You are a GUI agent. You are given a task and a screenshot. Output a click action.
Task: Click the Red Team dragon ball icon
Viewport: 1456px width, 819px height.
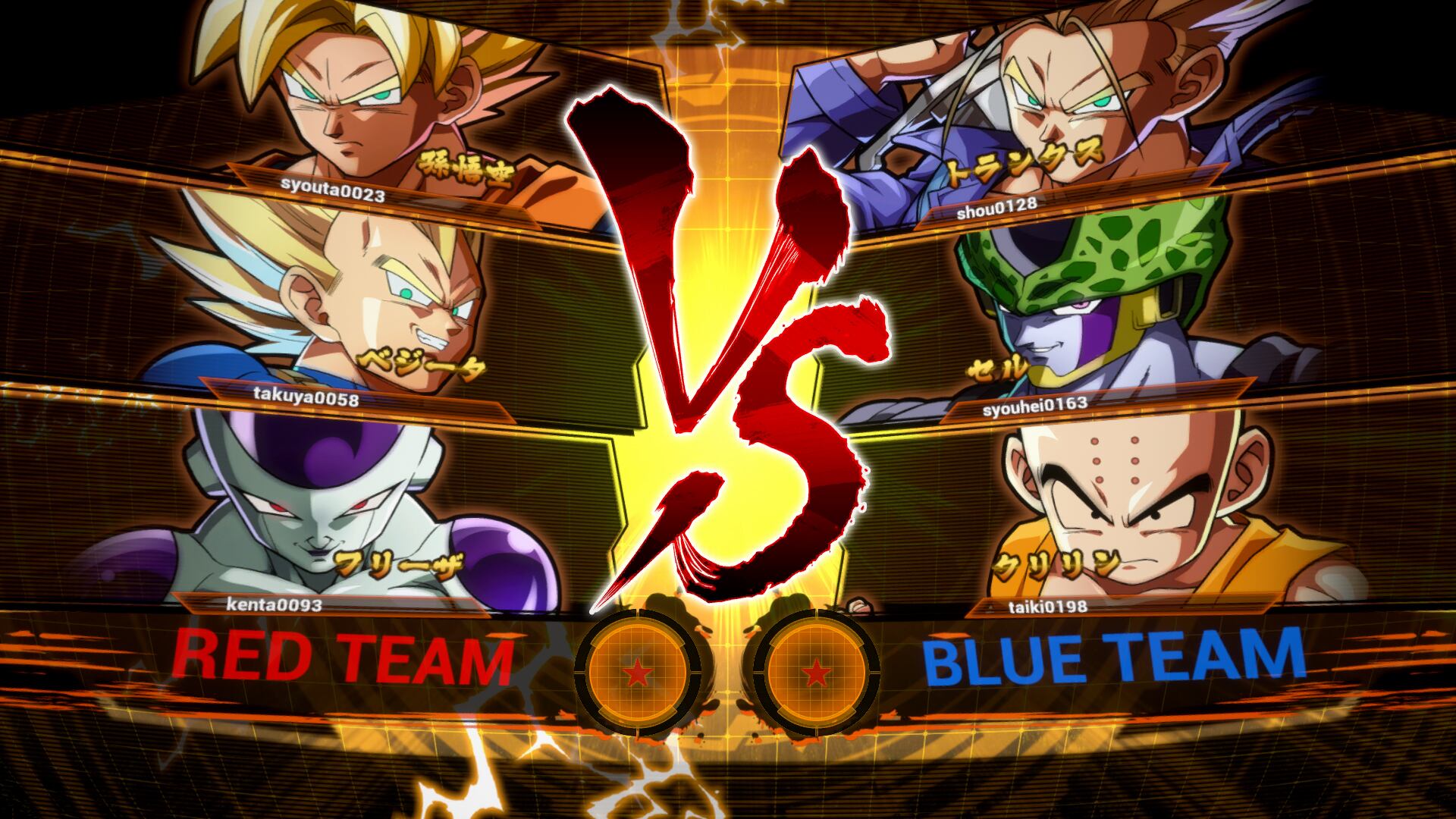tap(637, 672)
